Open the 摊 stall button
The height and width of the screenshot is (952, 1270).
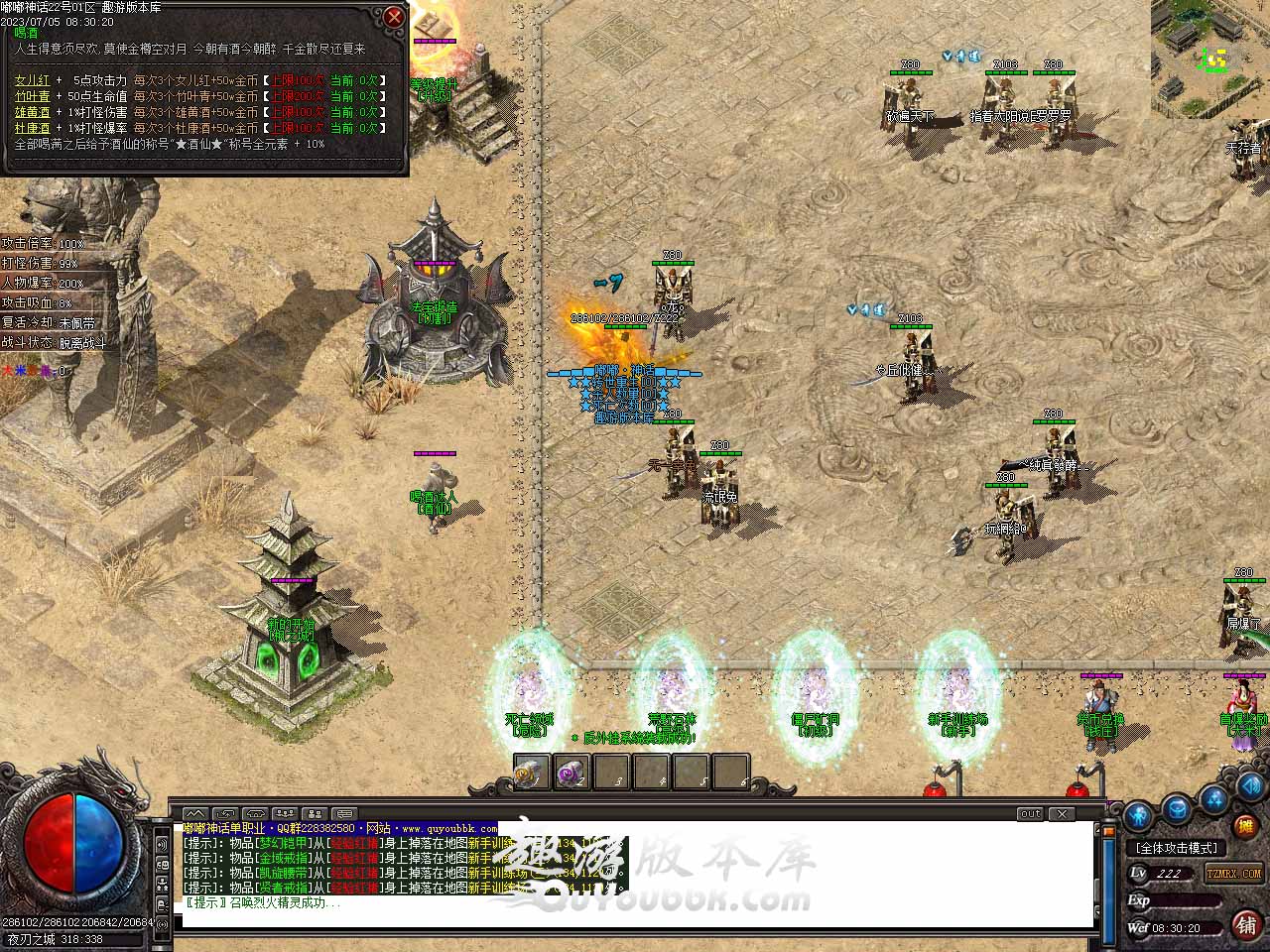[x=1244, y=825]
